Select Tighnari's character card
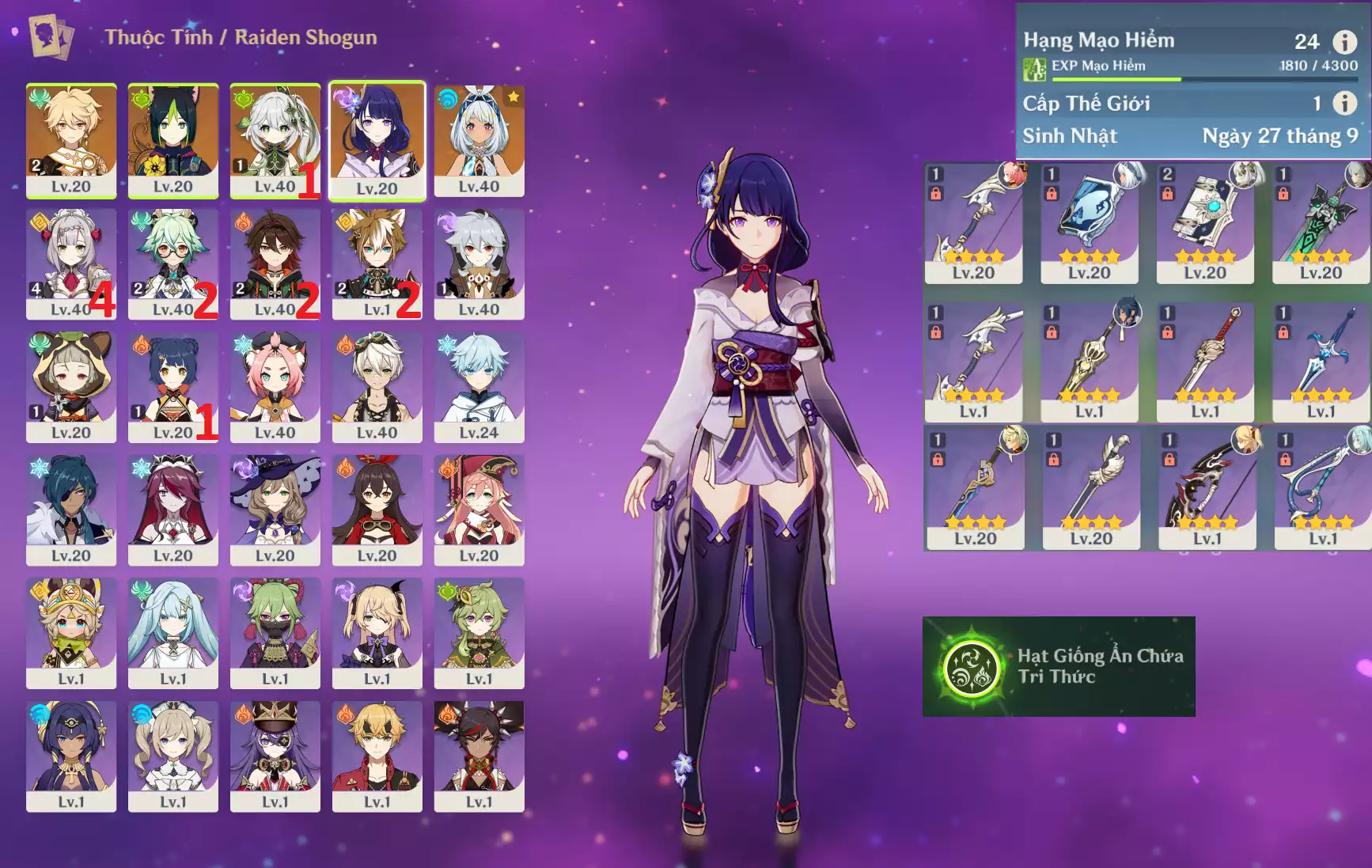 pyautogui.click(x=173, y=140)
